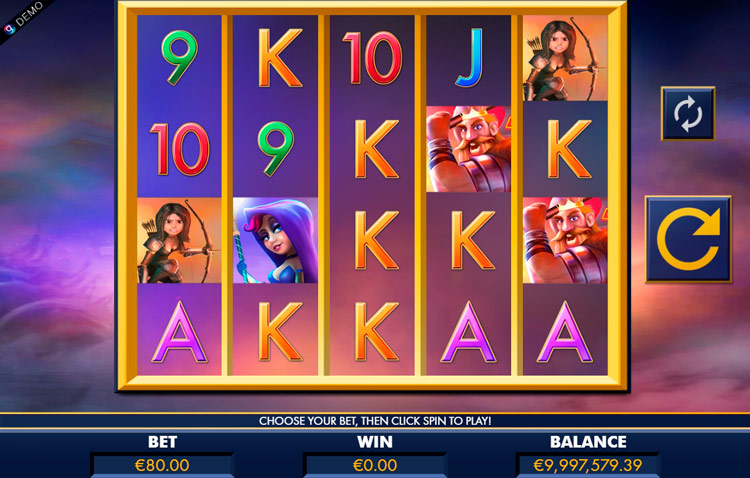The image size is (750, 478).
Task: Spin the reels with the large arrow button
Action: coord(688,238)
